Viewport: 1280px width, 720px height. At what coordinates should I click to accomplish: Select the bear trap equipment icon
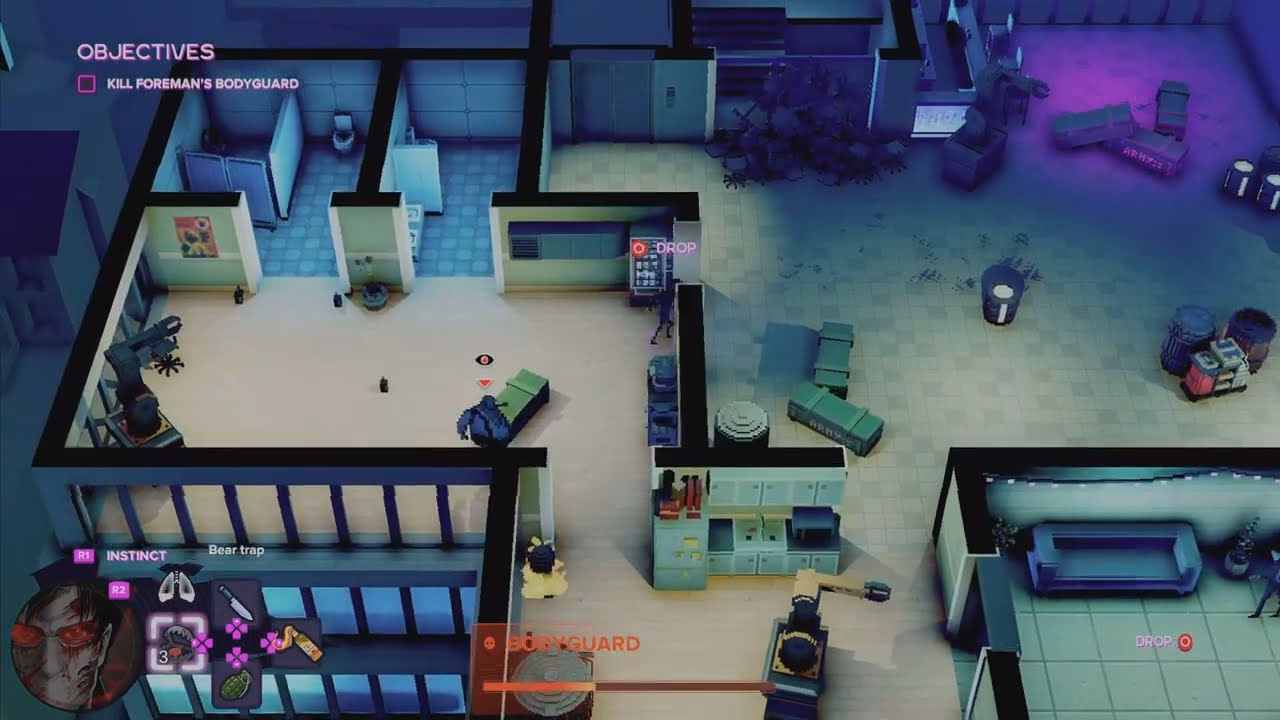[179, 644]
